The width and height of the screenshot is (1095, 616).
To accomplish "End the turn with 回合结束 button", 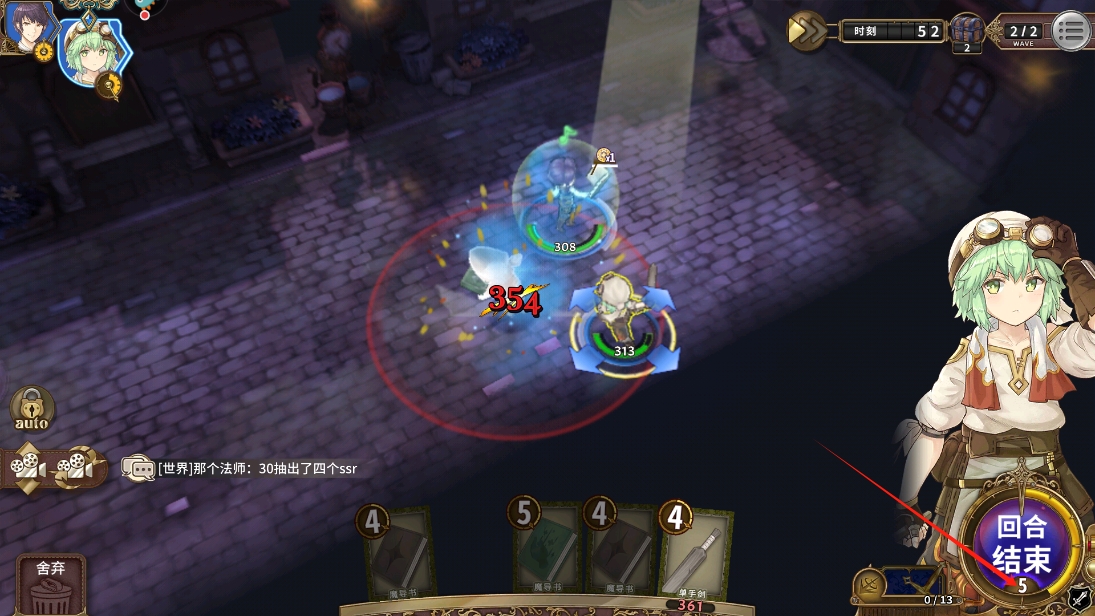I will pos(1022,543).
